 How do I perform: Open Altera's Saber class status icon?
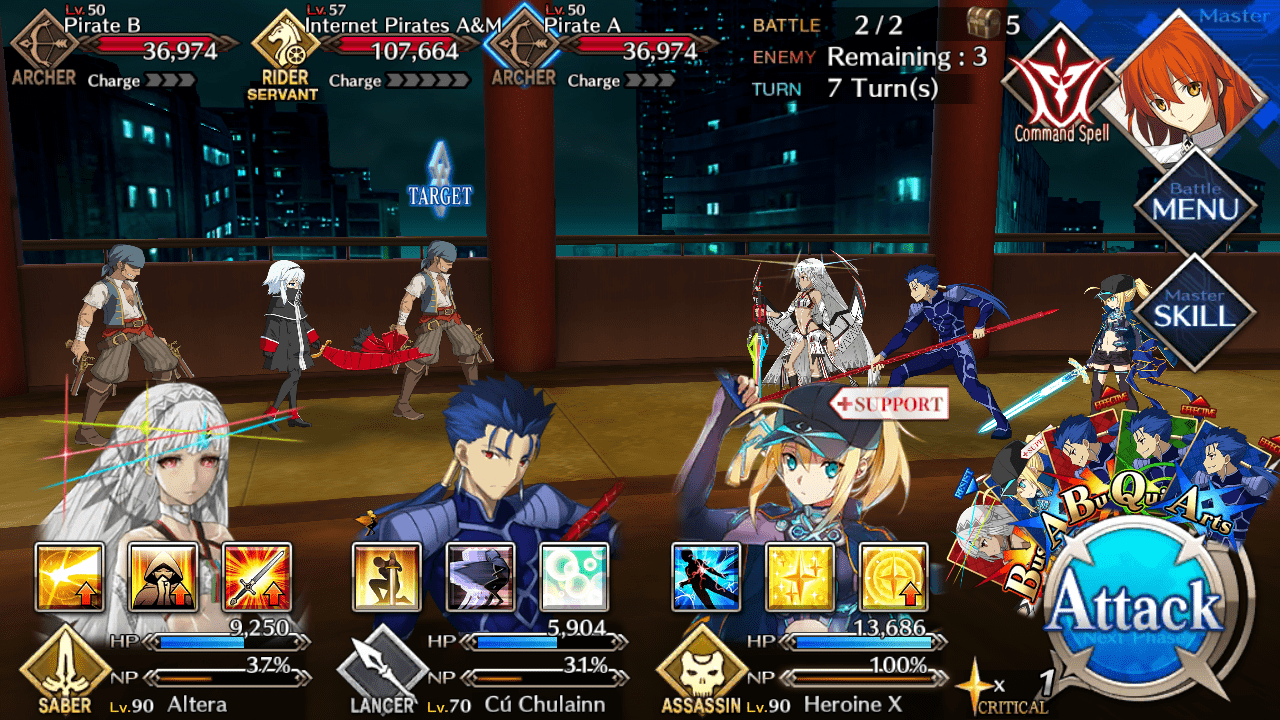tap(65, 672)
